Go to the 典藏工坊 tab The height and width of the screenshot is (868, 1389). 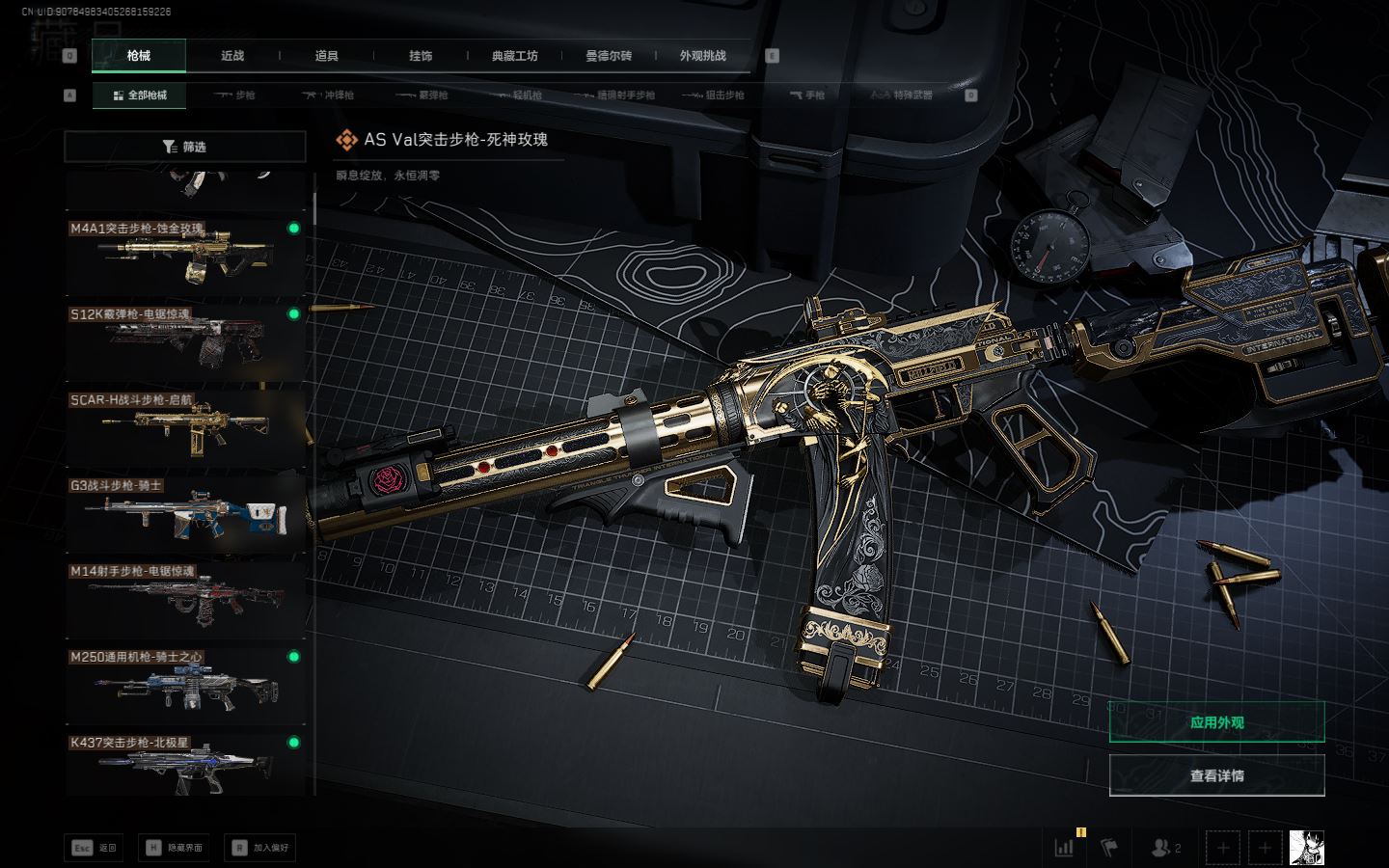(515, 56)
